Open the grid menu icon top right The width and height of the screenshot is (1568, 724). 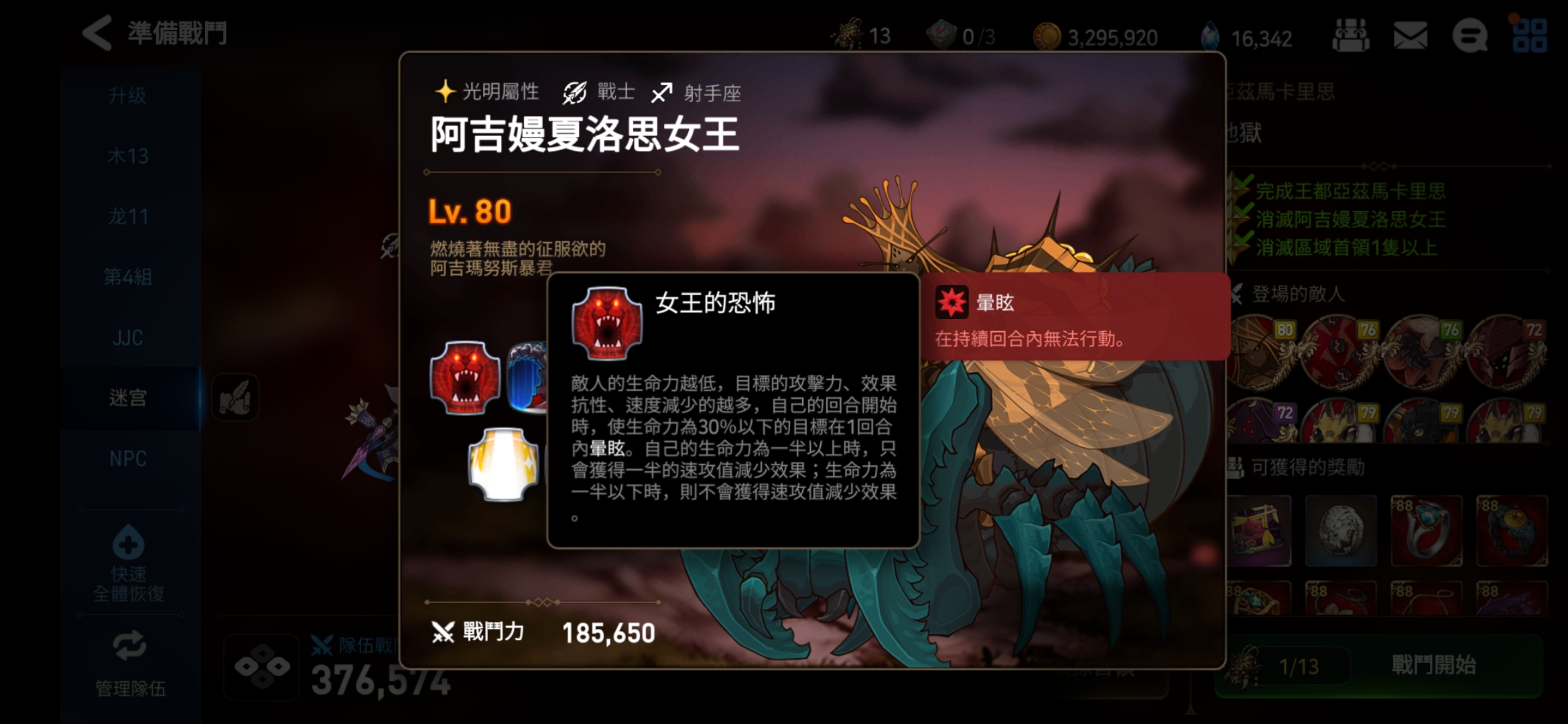tap(1531, 36)
